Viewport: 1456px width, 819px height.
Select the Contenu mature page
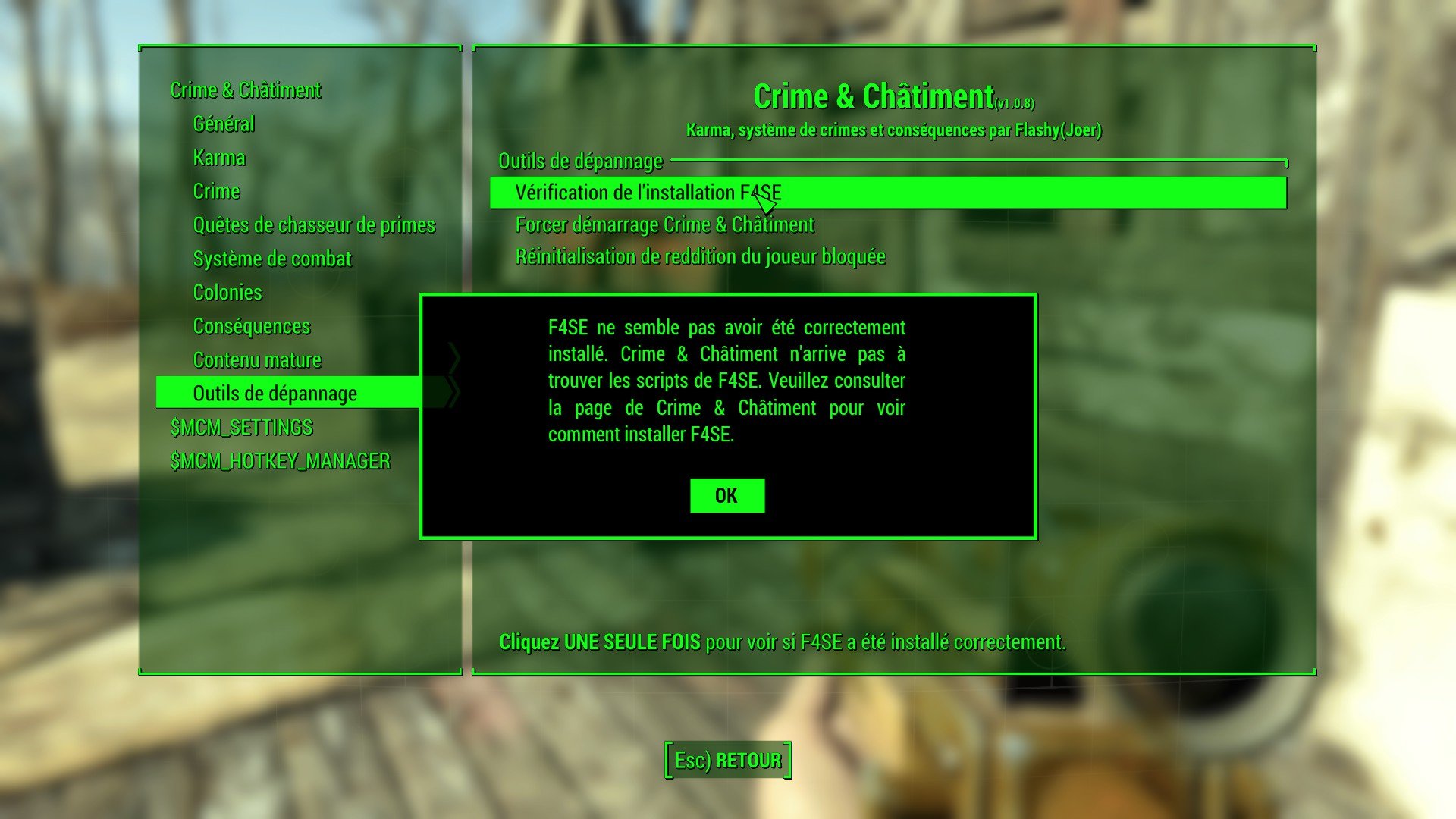tap(257, 360)
